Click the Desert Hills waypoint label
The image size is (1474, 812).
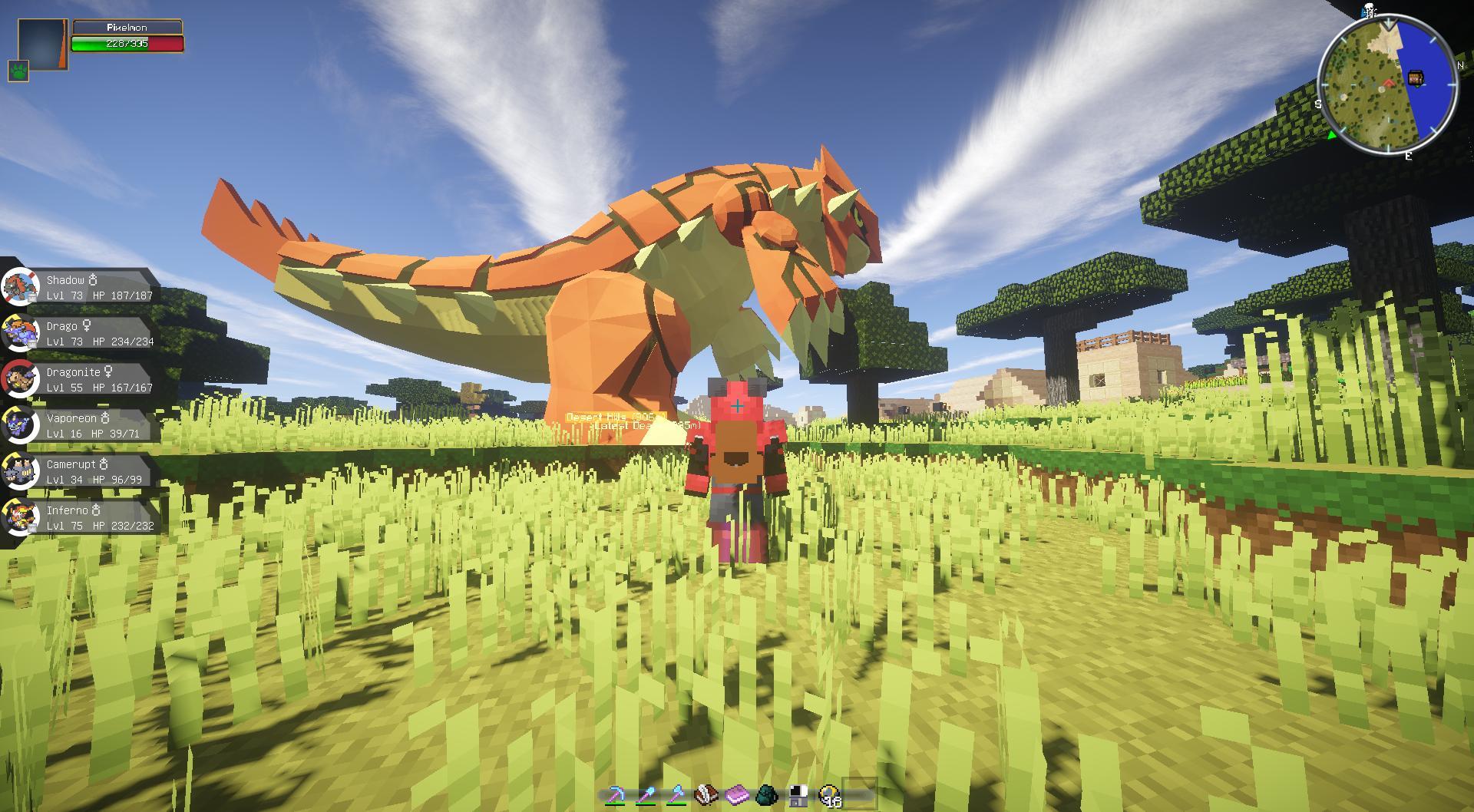click(610, 415)
